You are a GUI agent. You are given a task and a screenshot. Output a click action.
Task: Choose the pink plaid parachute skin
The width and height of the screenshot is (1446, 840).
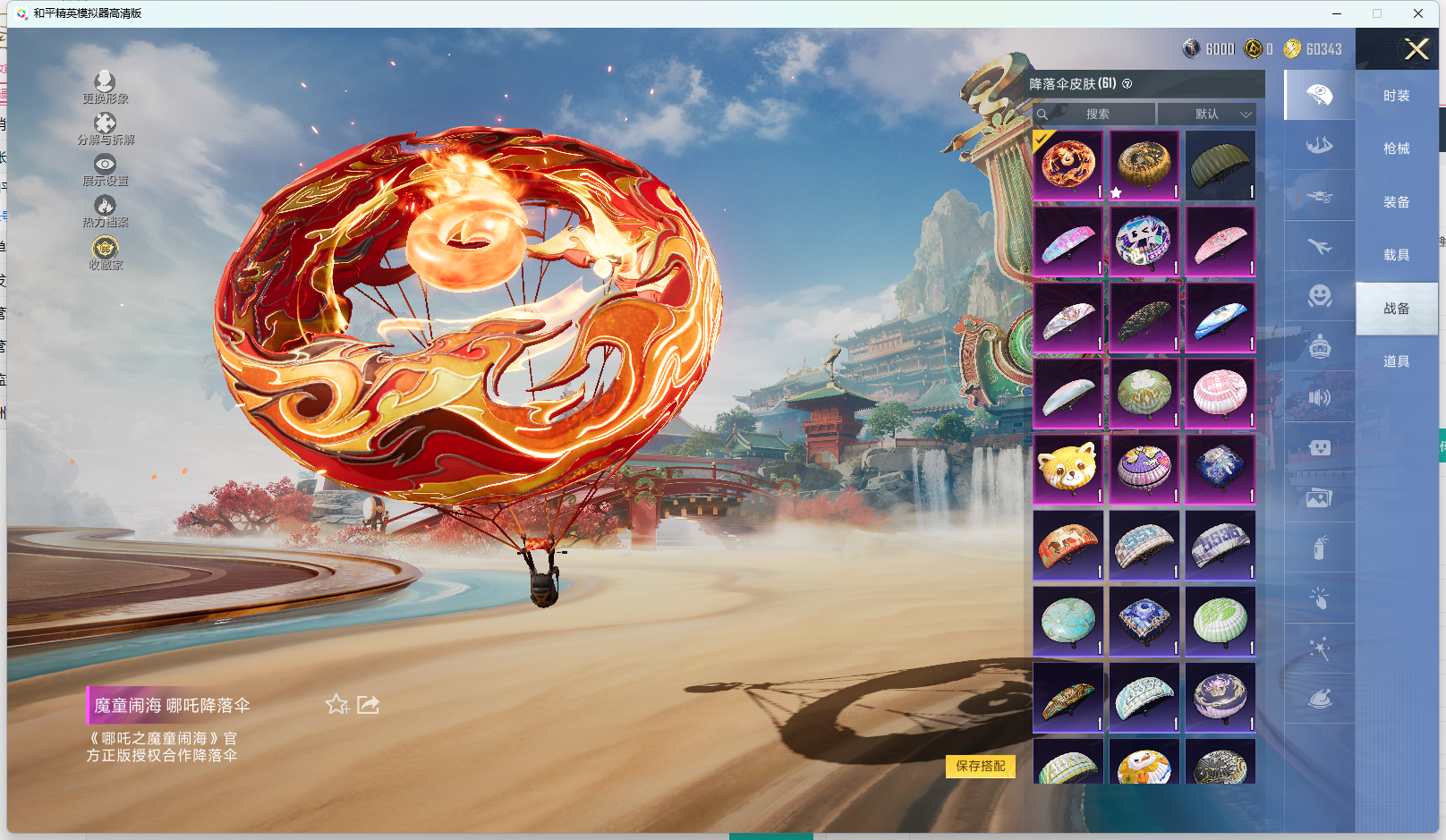(x=1220, y=394)
